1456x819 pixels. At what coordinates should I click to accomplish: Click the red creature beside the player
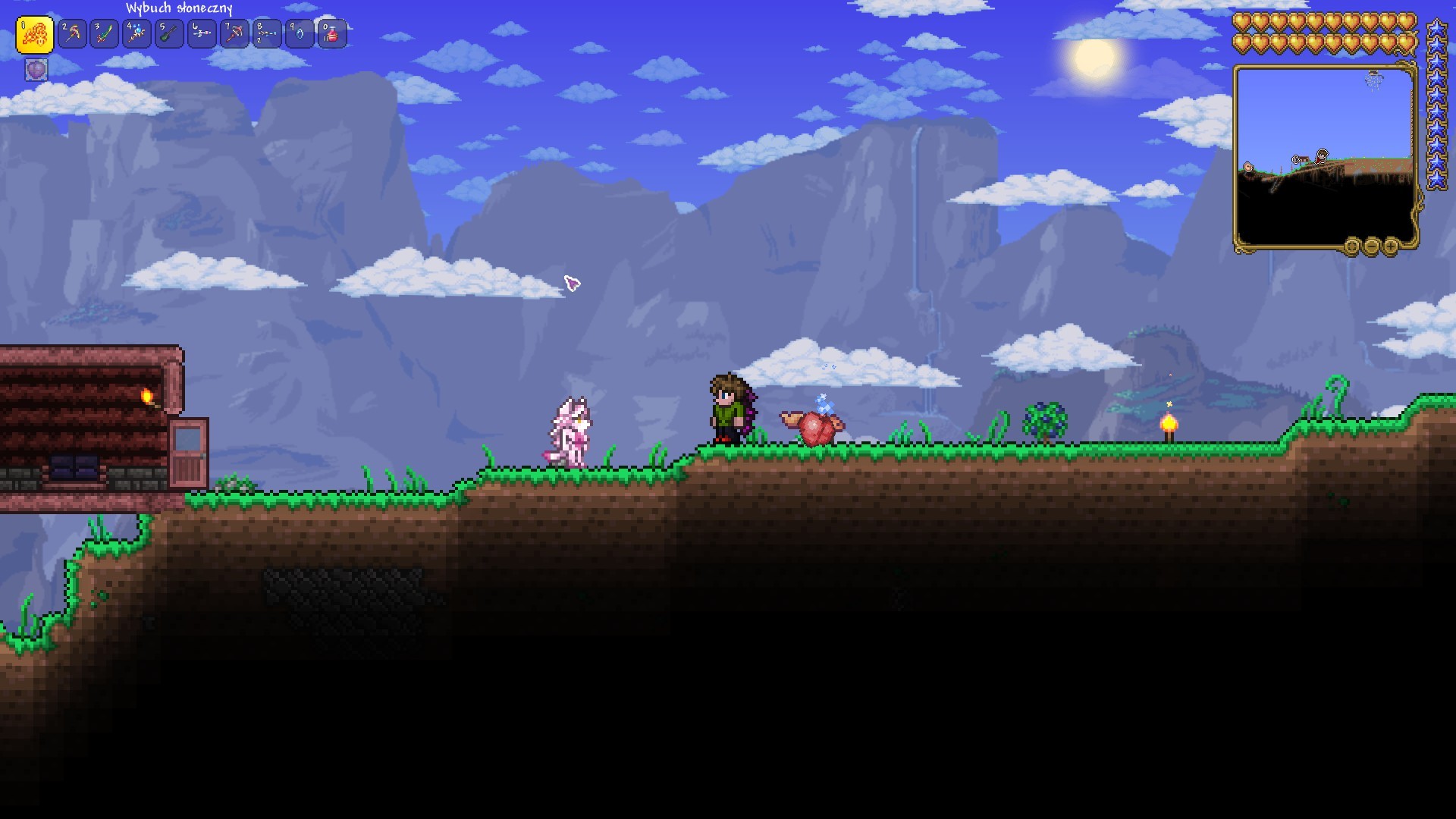click(x=813, y=428)
